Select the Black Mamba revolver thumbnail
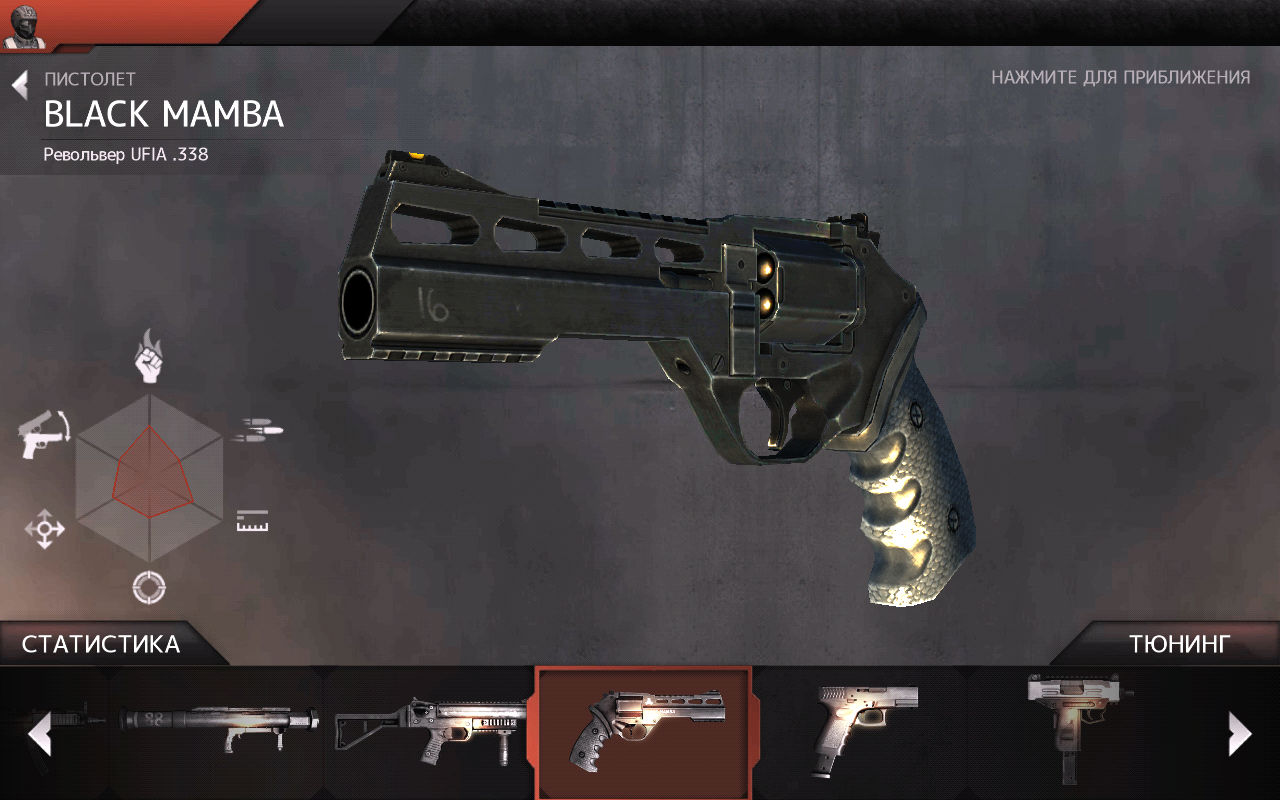This screenshot has width=1280, height=800. pos(643,733)
